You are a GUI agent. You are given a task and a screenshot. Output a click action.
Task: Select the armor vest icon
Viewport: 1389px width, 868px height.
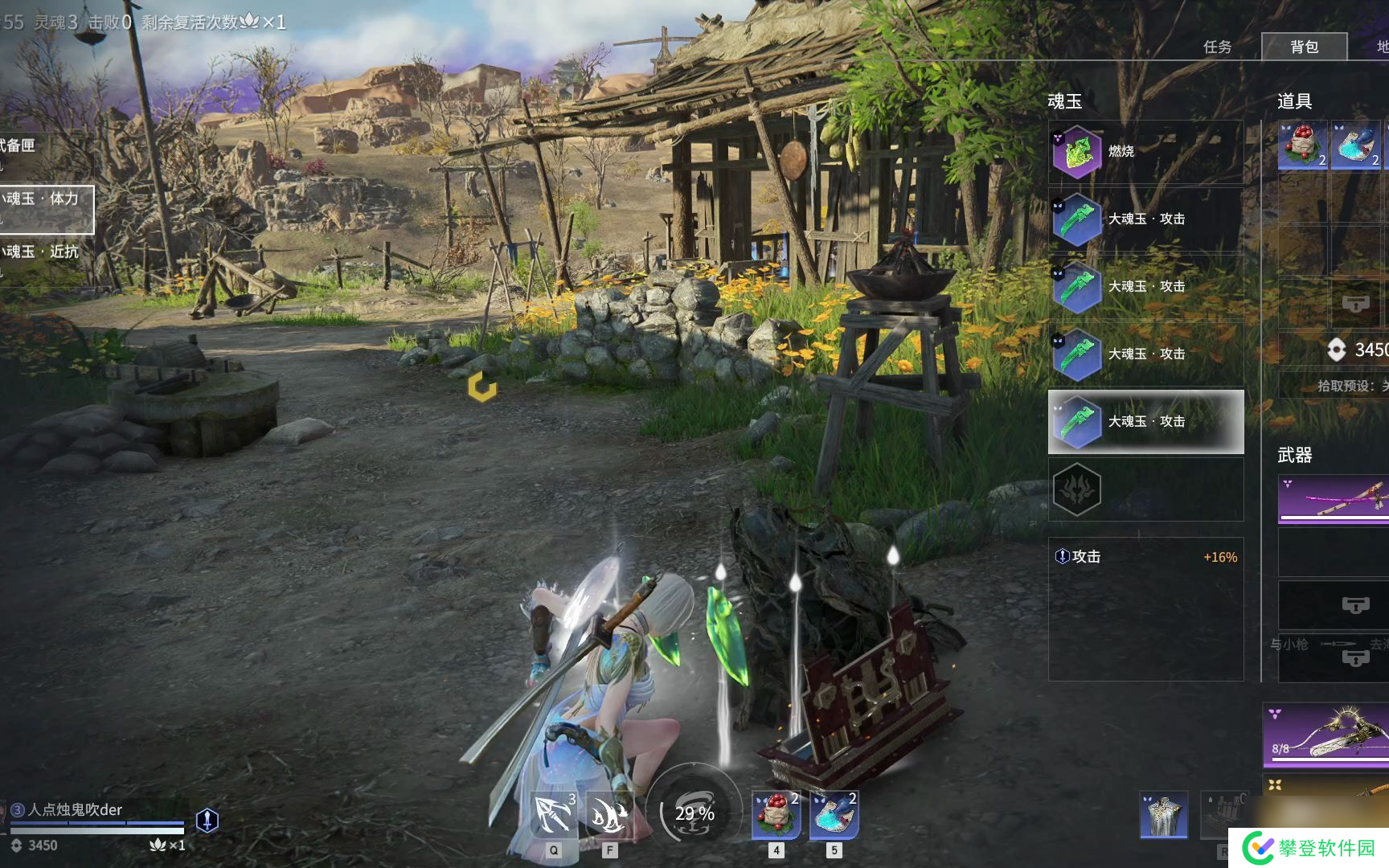coord(1163,815)
